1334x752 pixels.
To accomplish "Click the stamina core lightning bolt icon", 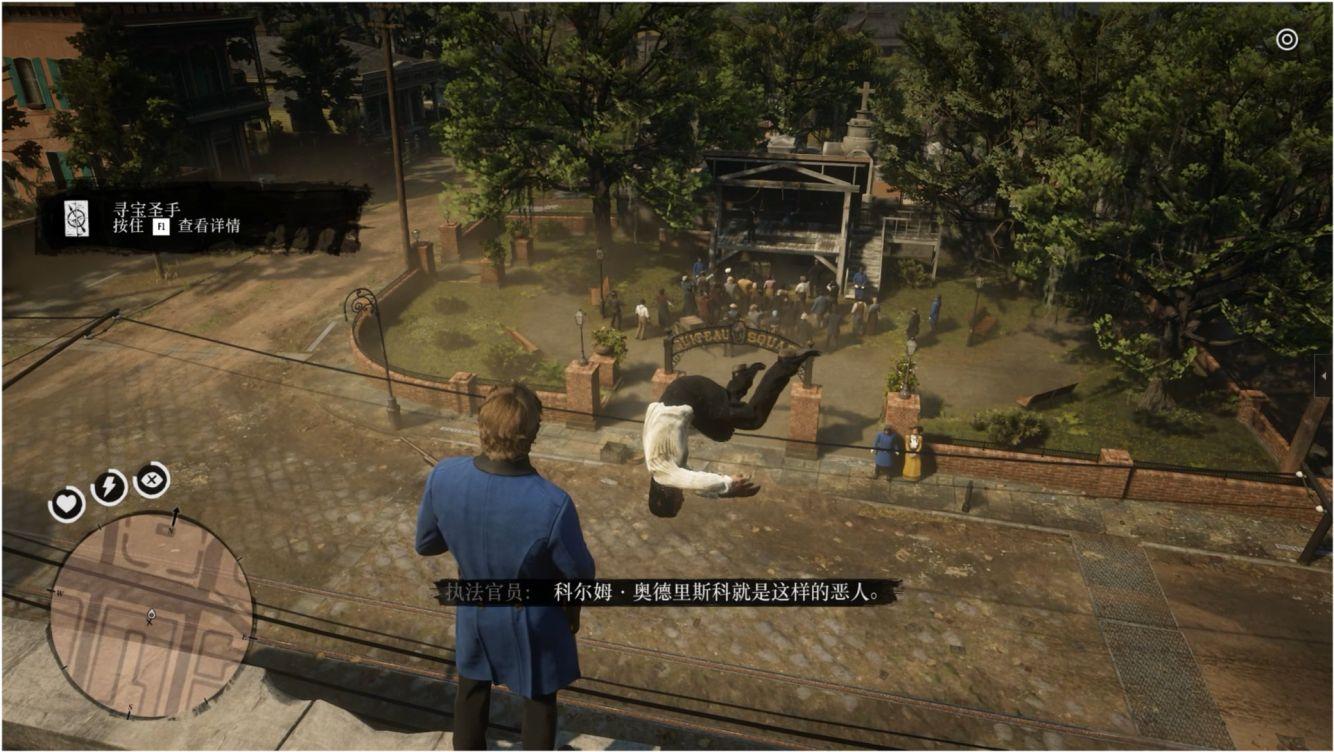I will [107, 487].
